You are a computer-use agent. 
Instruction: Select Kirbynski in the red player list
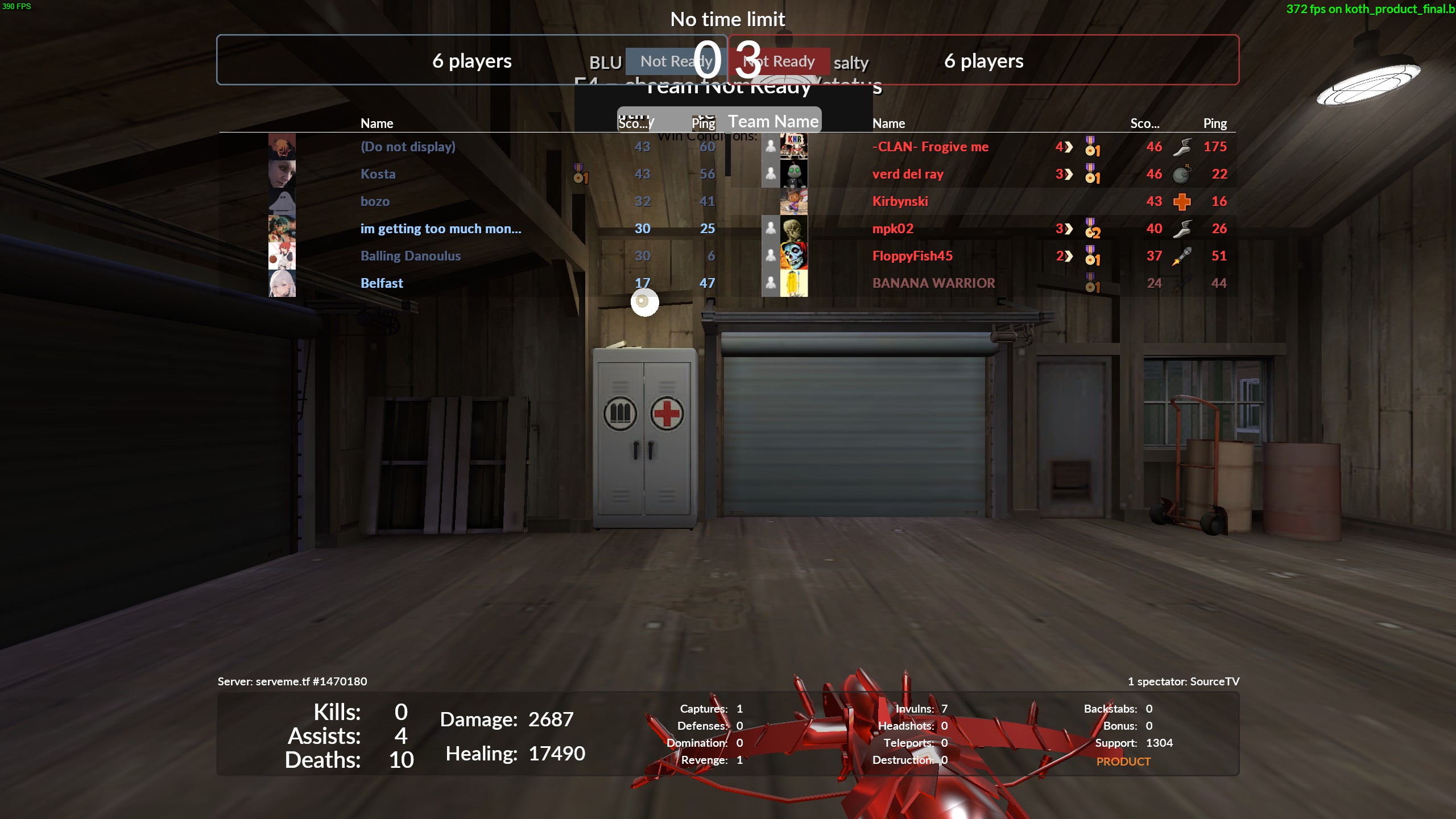900,201
